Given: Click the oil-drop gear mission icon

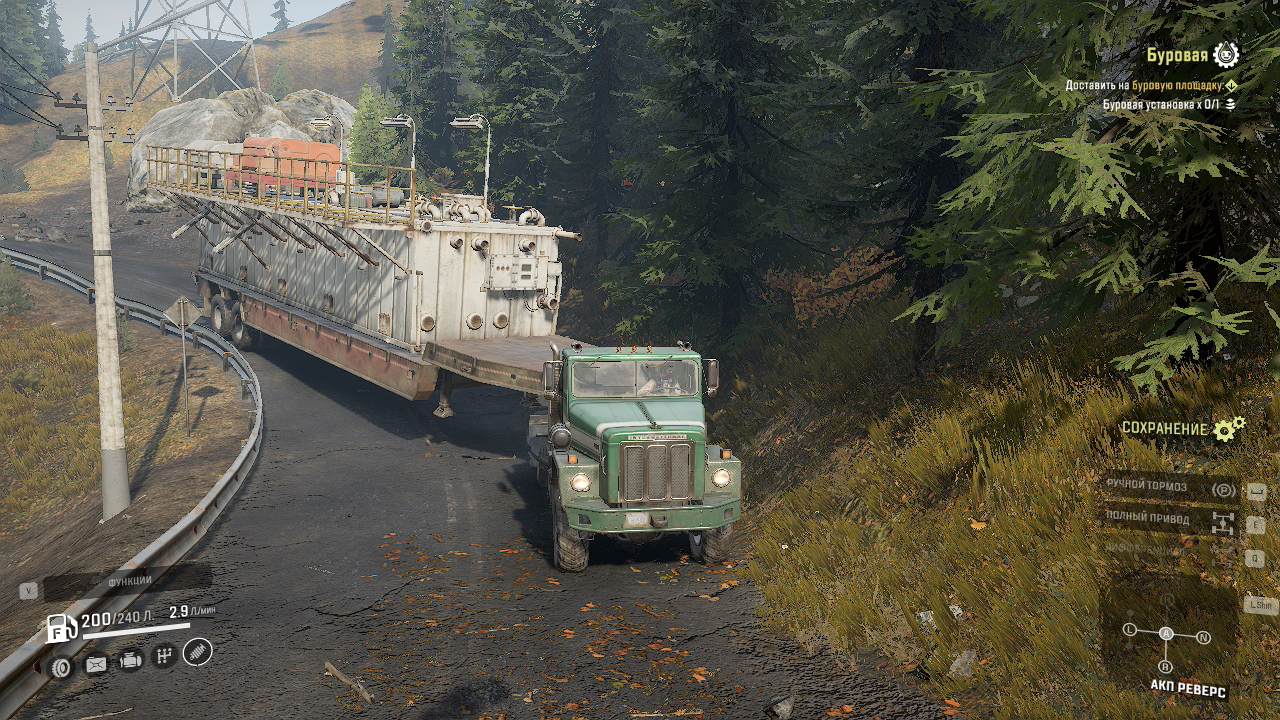Looking at the screenshot, I should click(x=1226, y=55).
